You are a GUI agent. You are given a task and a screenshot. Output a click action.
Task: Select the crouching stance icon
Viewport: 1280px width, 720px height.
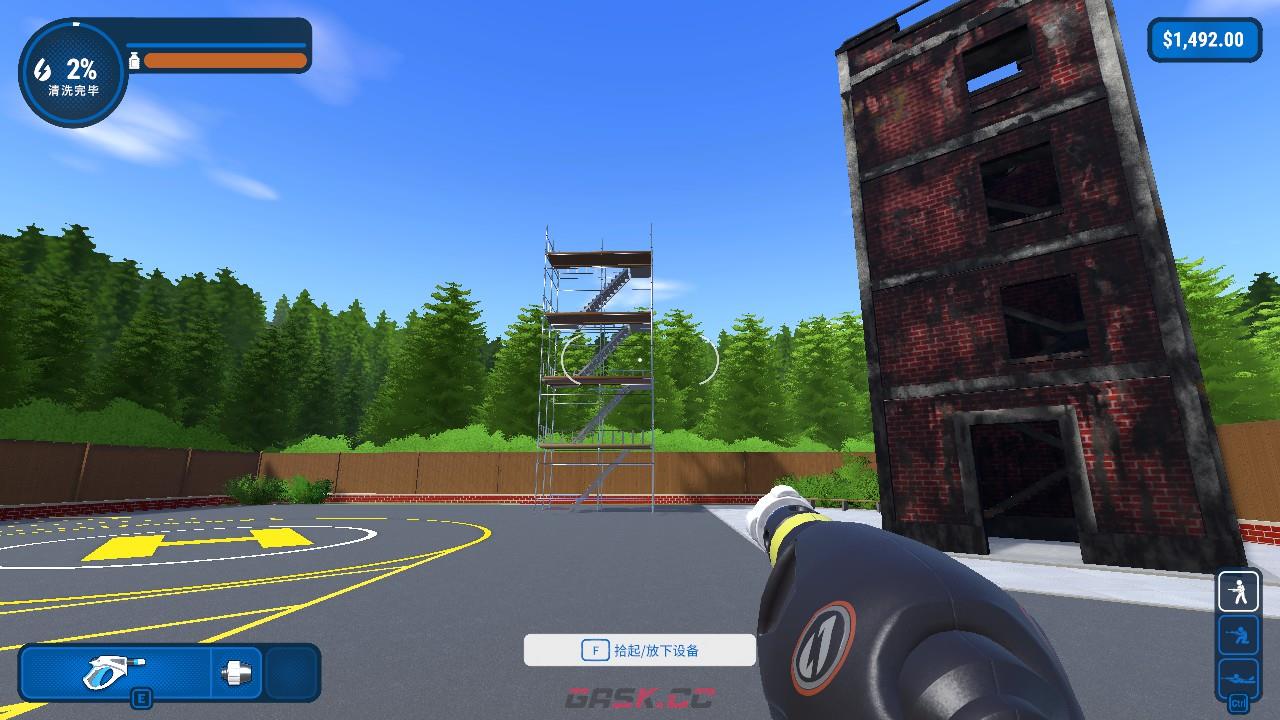tap(1238, 634)
